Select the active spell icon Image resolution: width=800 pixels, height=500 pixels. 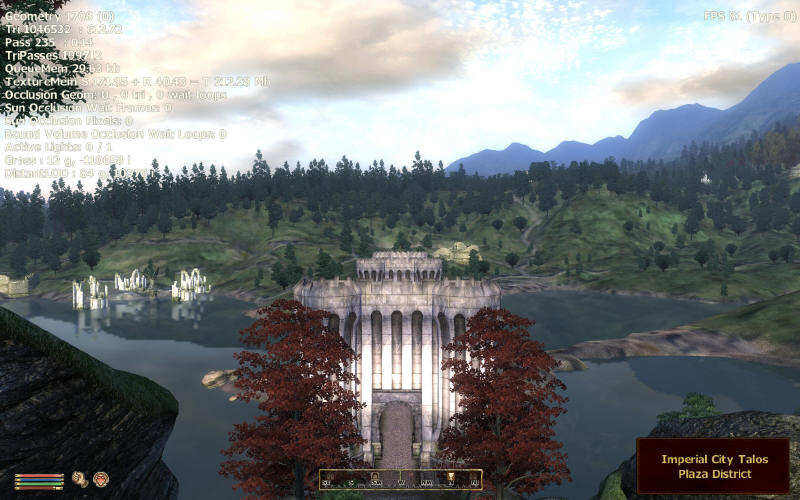tap(101, 480)
